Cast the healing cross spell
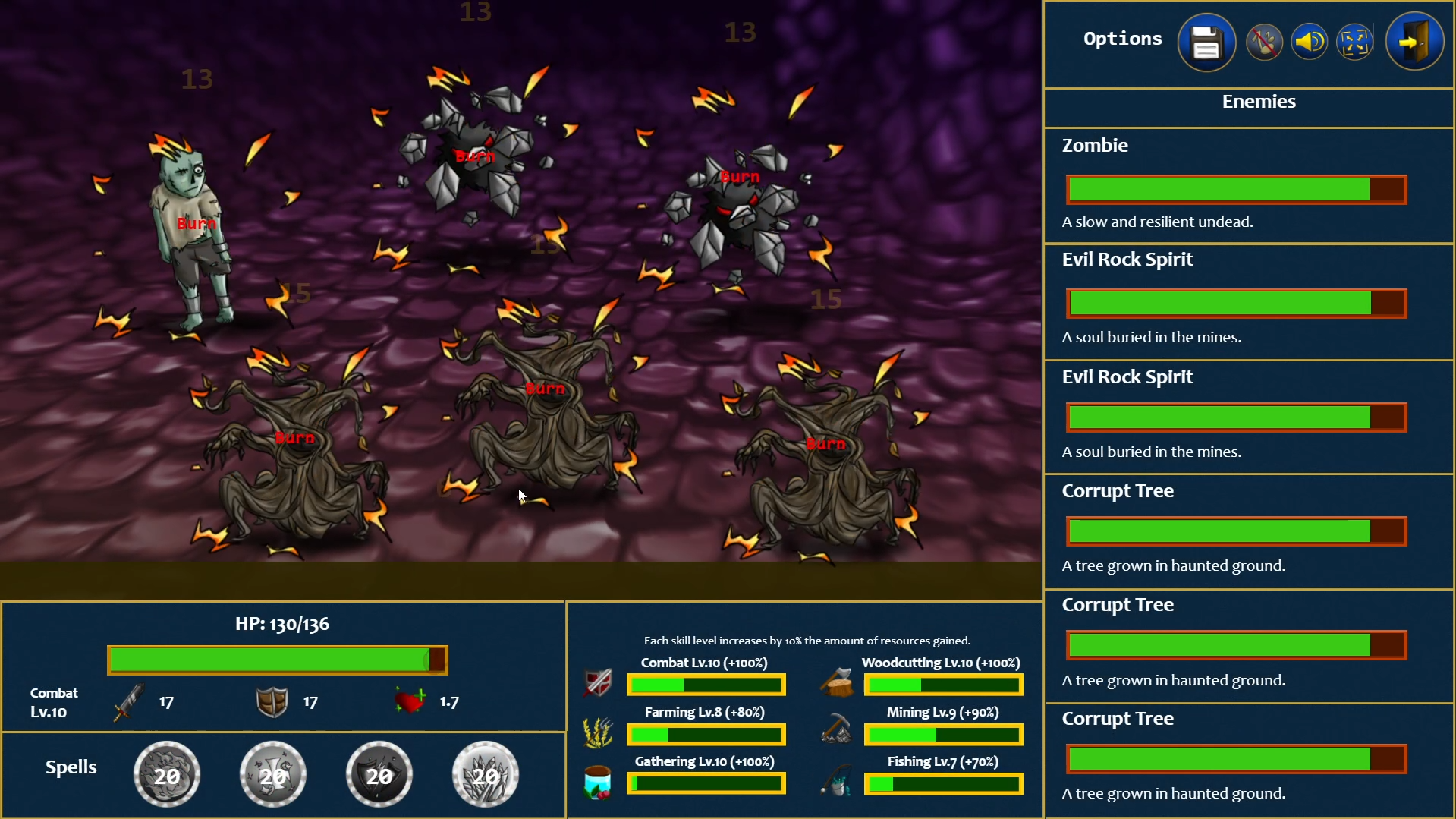Screen dimensions: 1456x819 point(273,773)
